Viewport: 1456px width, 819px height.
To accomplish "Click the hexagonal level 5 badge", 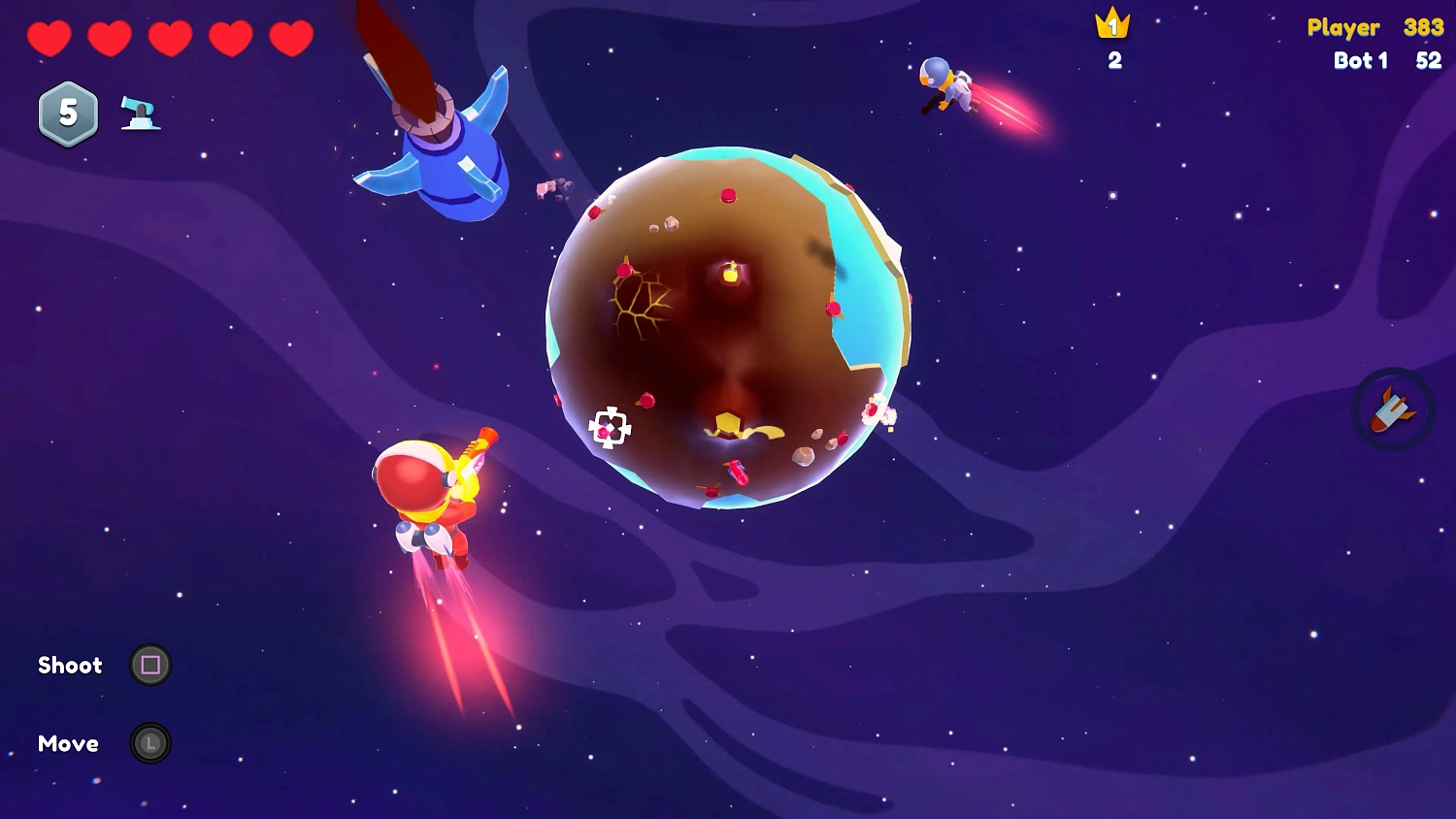I will (67, 114).
